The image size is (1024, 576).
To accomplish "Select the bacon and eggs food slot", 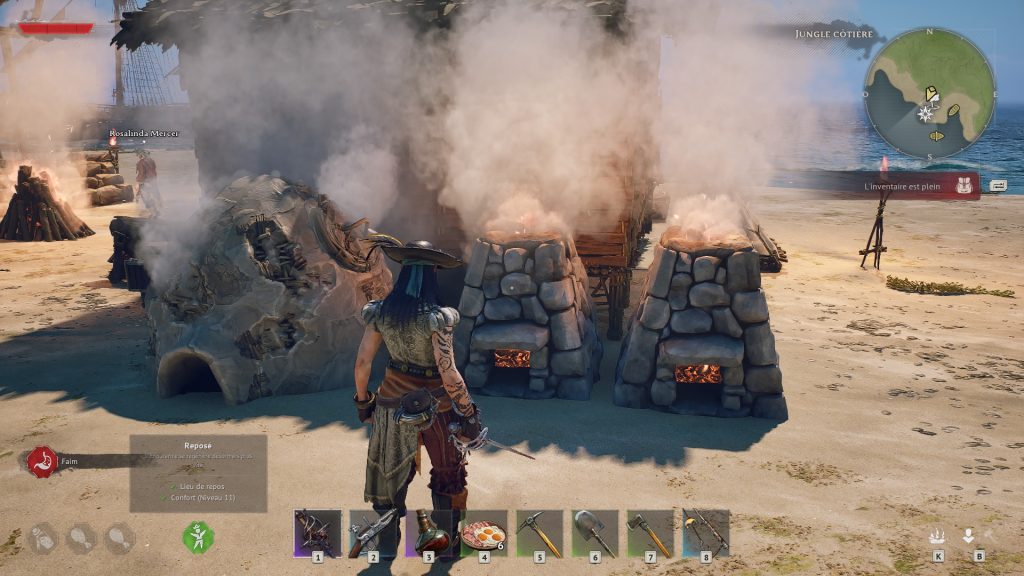I will pyautogui.click(x=484, y=533).
